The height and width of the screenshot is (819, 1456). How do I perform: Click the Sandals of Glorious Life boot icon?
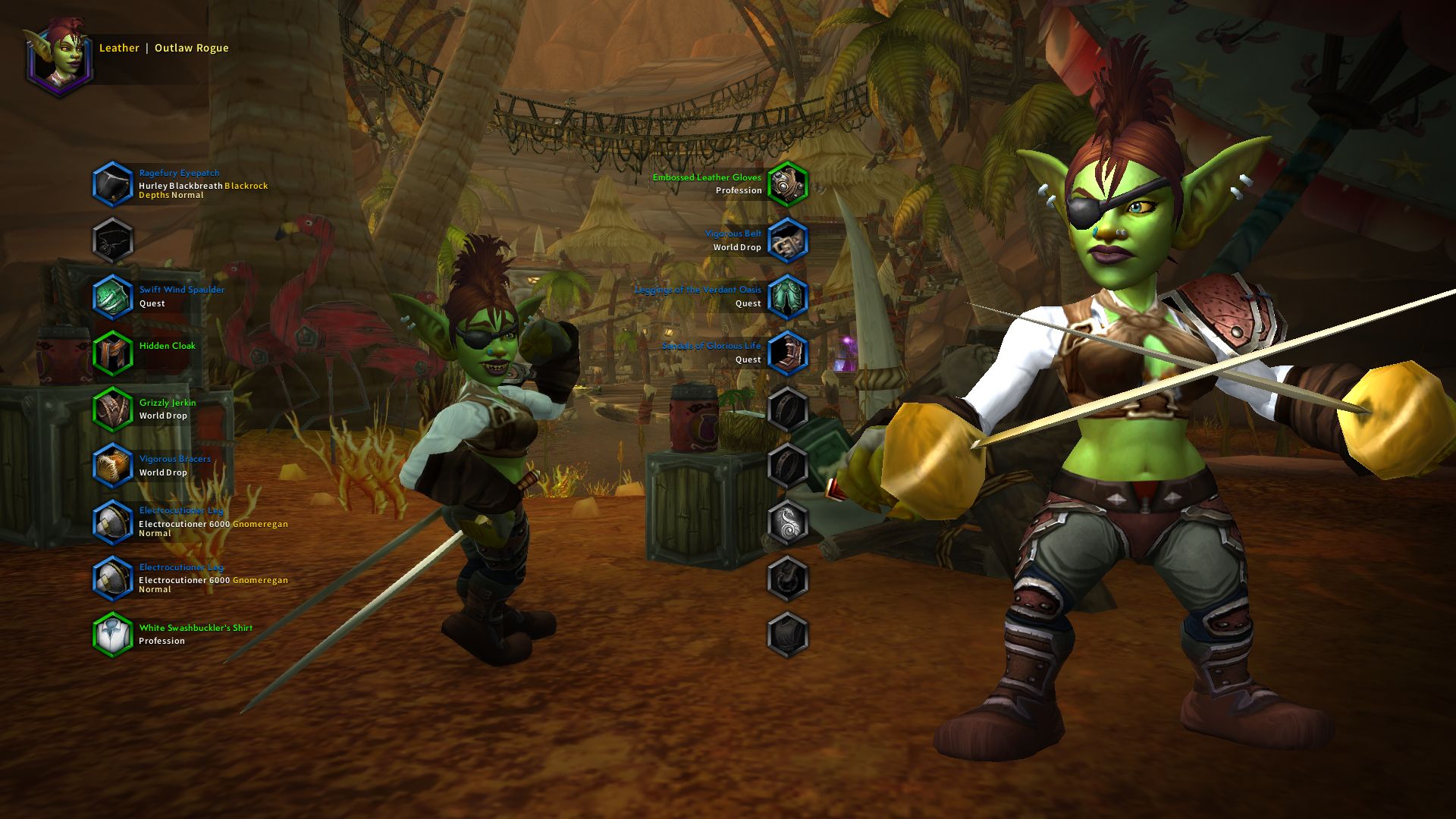point(789,351)
